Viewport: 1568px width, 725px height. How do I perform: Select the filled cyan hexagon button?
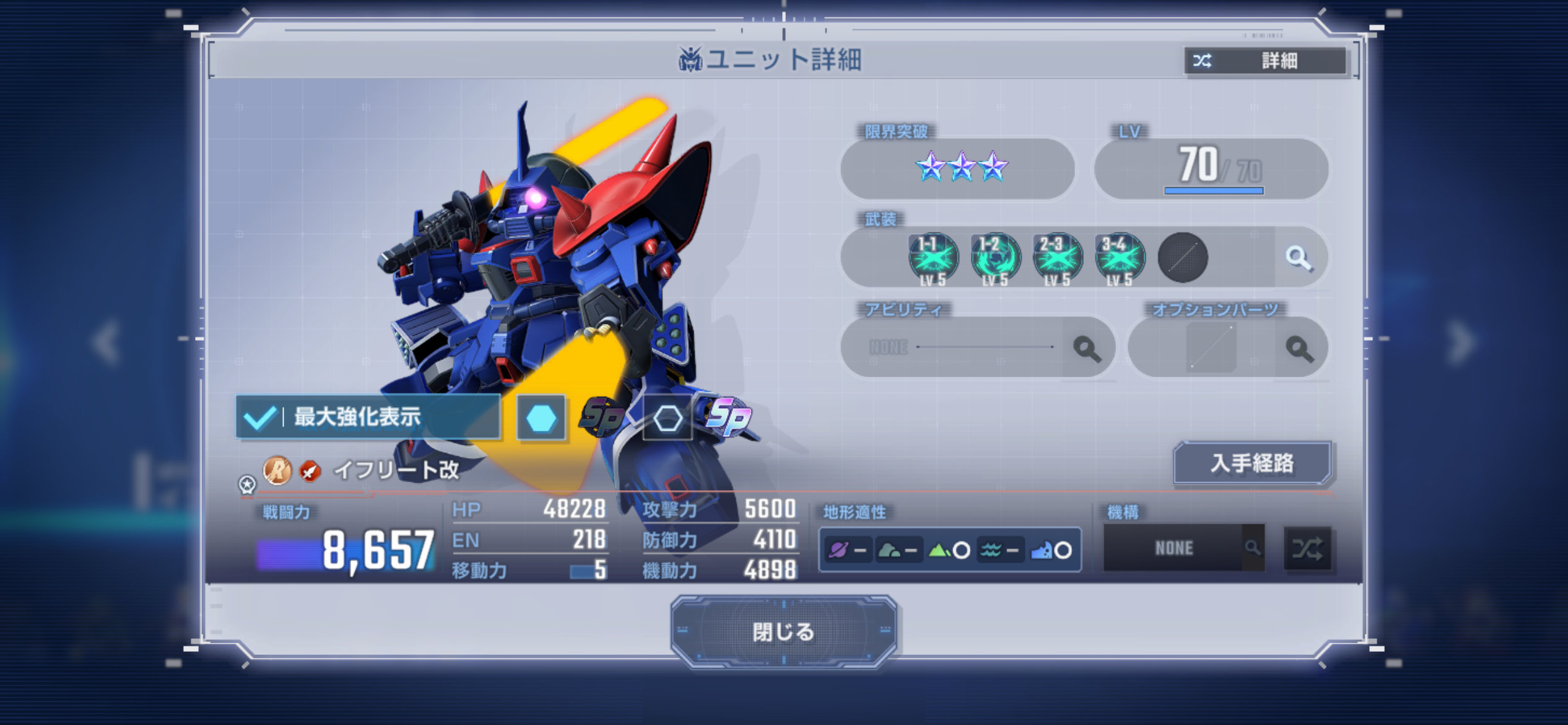click(541, 418)
